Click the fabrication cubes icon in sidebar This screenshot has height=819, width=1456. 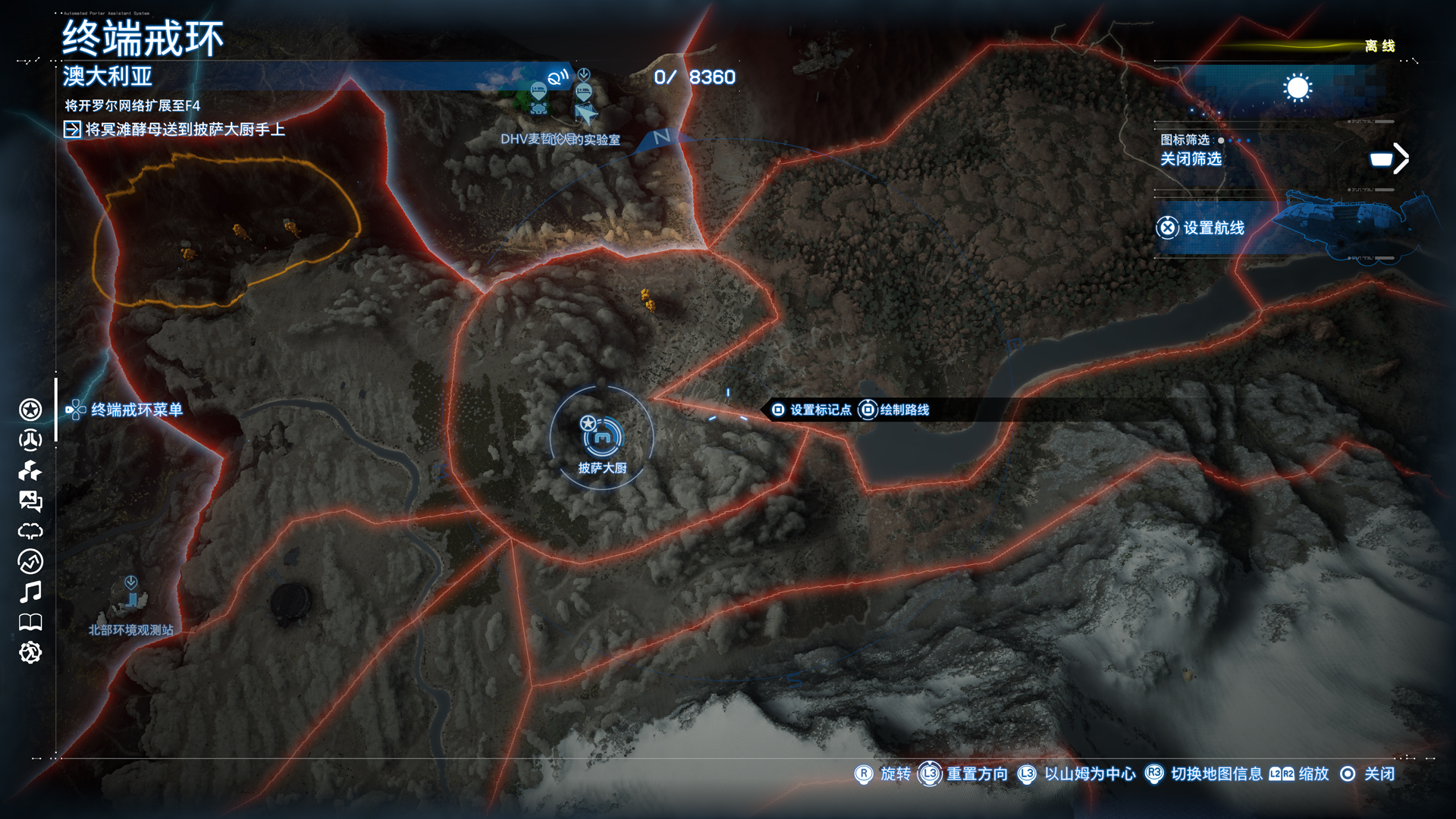(30, 471)
